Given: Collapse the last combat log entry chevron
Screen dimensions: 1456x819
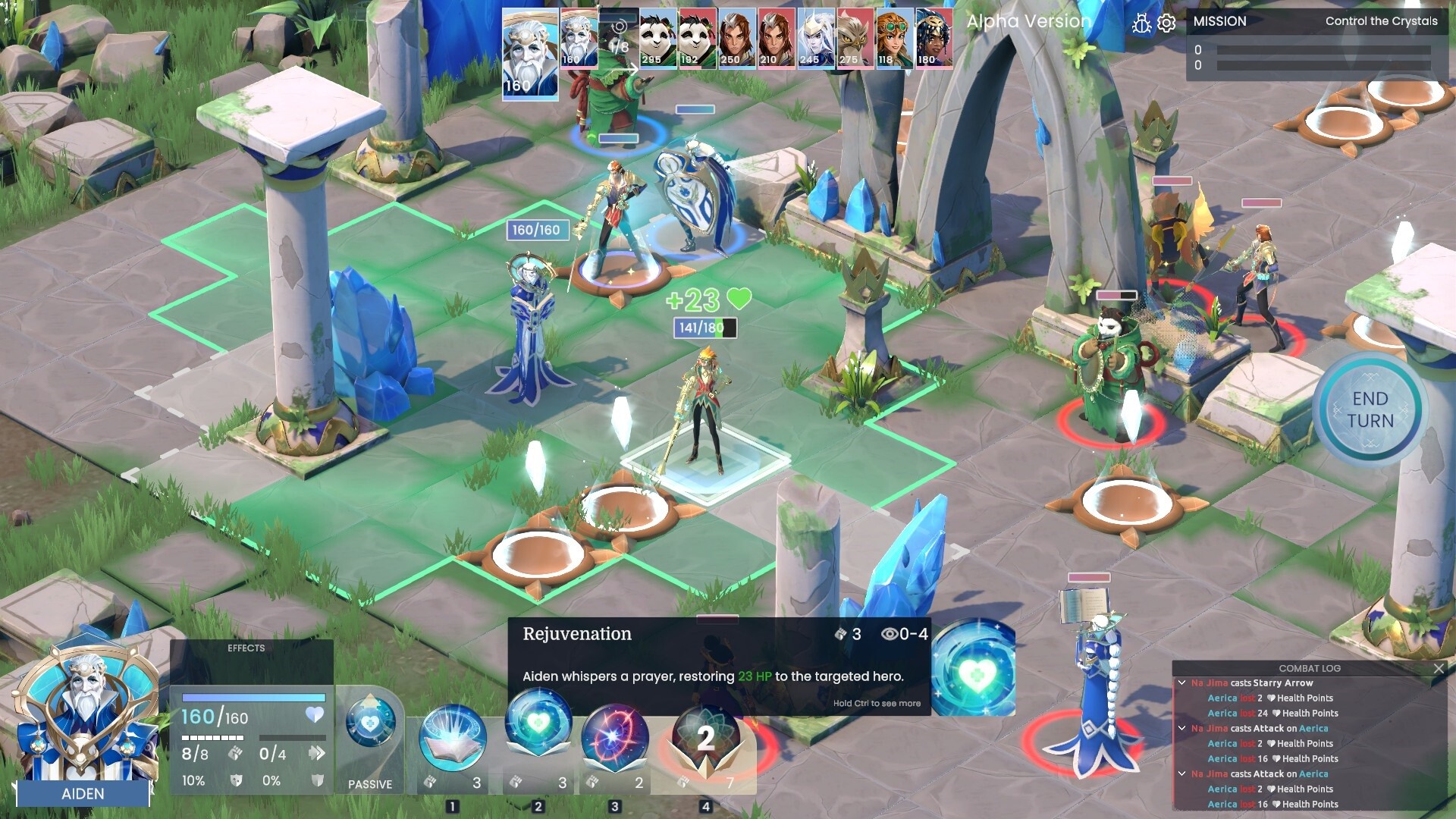Looking at the screenshot, I should click(1183, 774).
